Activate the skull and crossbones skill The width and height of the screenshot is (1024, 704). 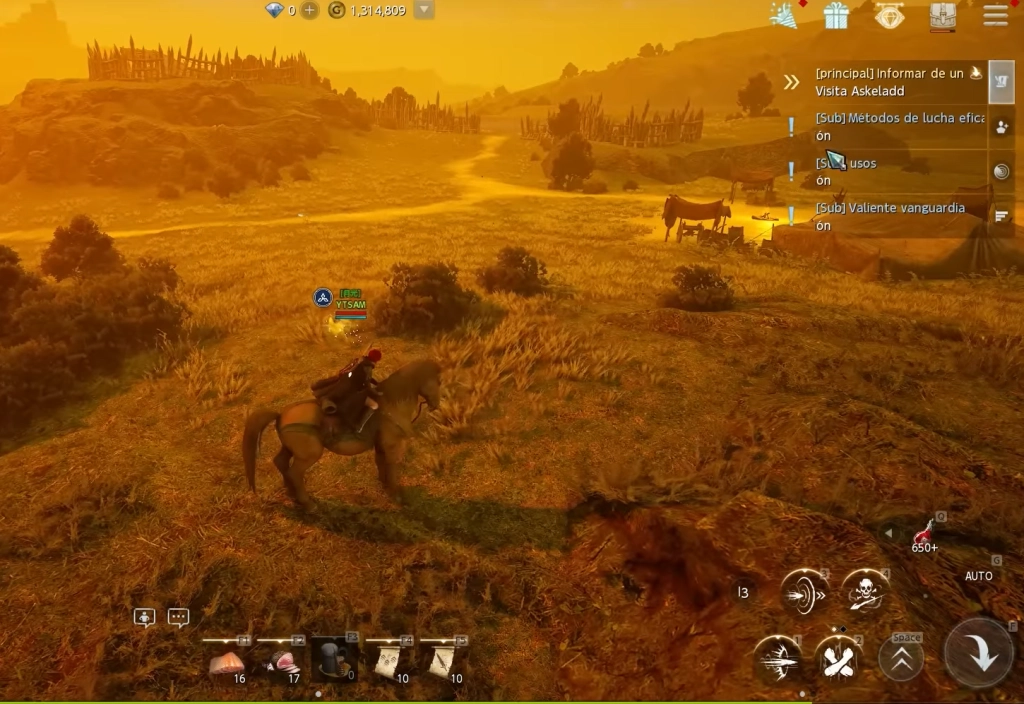(x=864, y=593)
